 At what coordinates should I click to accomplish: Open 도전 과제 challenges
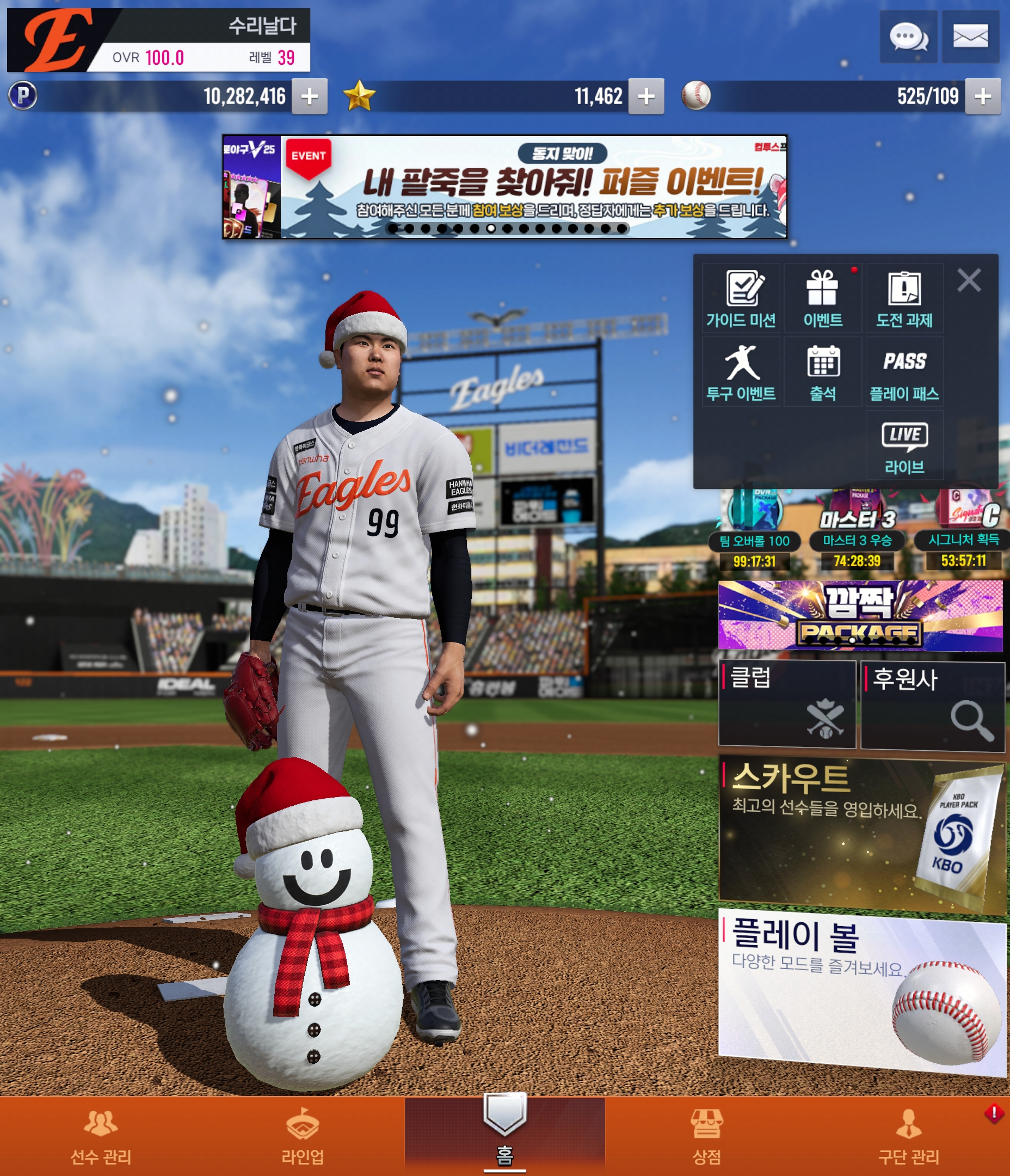(x=904, y=298)
